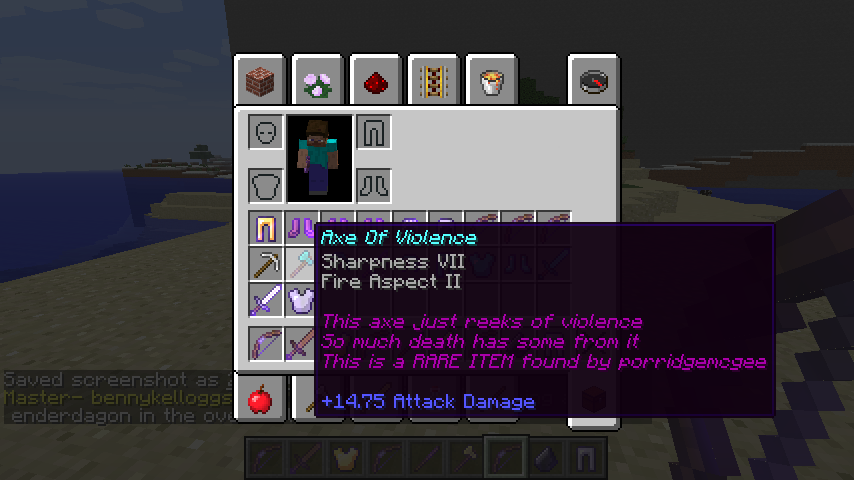The image size is (854, 480).
Task: Switch to the red apple Food tab
Action: 260,400
